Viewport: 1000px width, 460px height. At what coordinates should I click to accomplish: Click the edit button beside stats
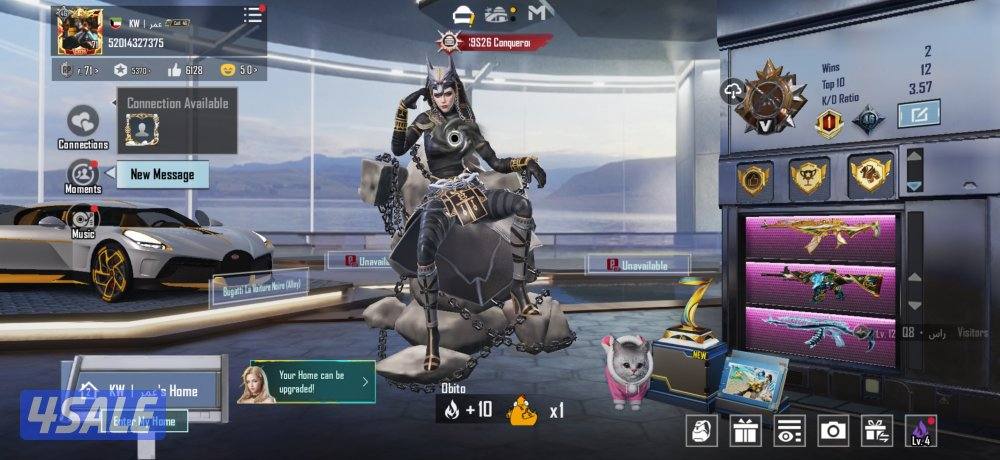click(x=918, y=114)
